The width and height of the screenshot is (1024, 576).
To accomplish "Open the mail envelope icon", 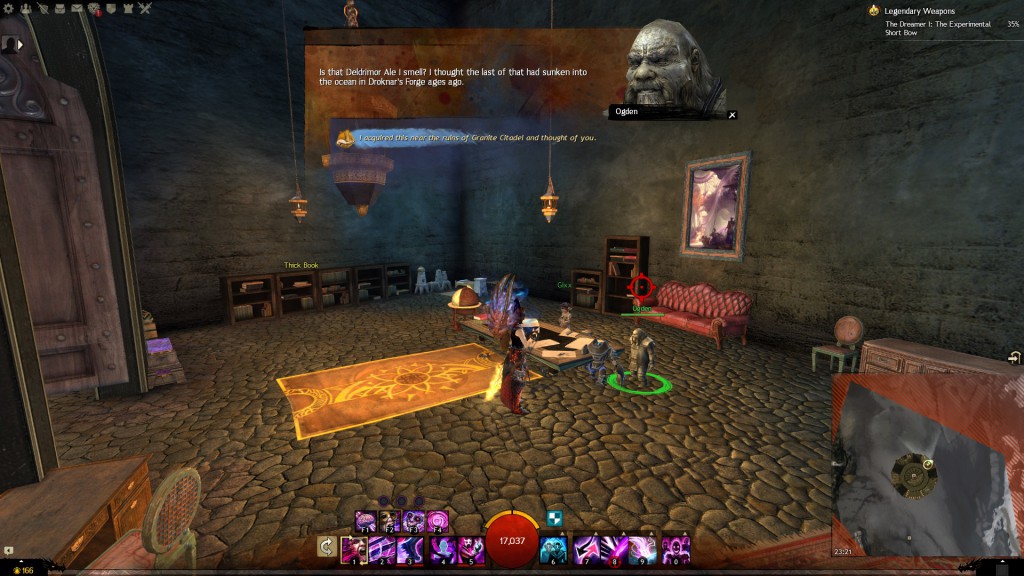I will (x=78, y=8).
